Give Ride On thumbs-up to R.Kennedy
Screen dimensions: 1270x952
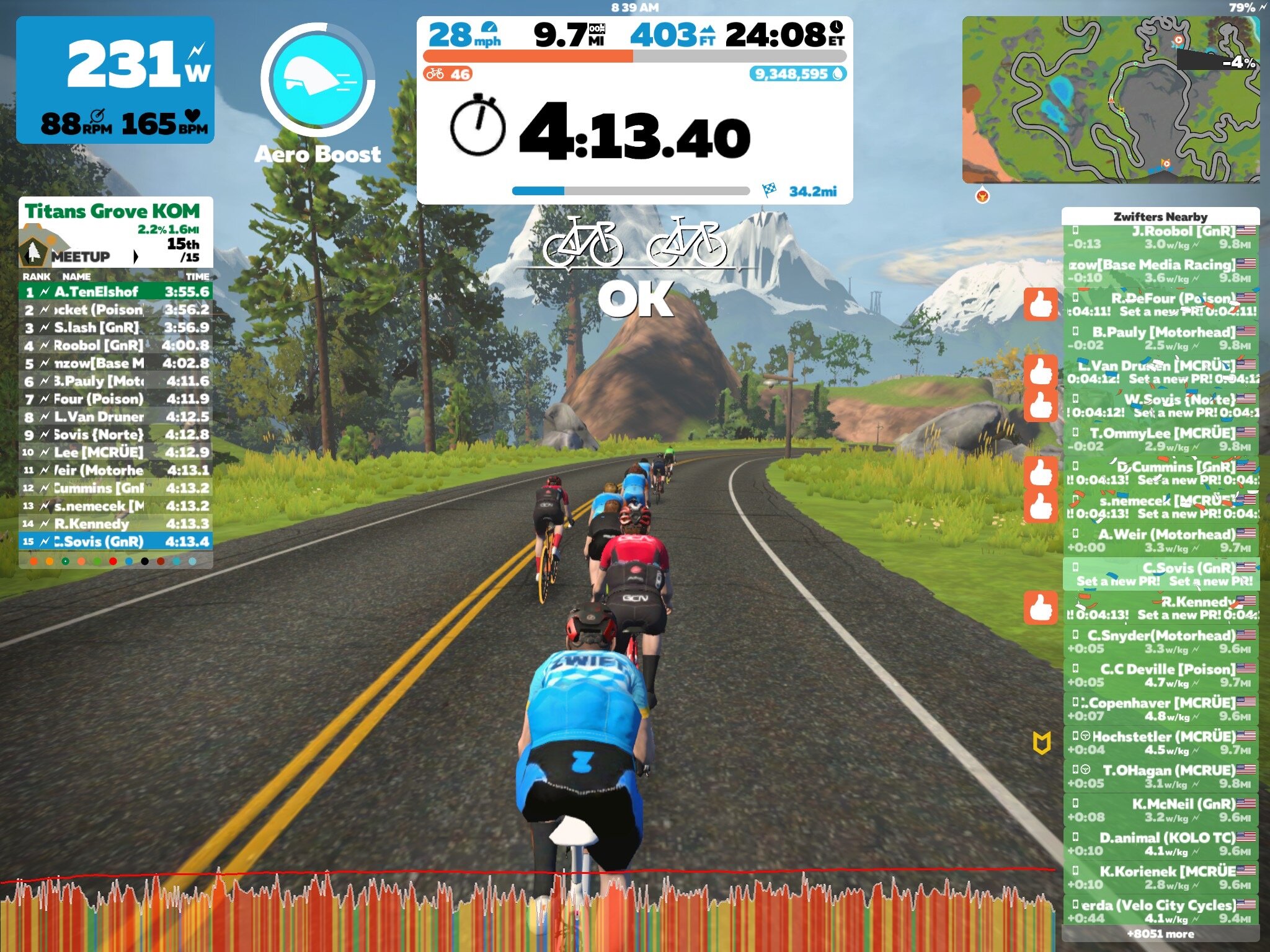[1041, 607]
